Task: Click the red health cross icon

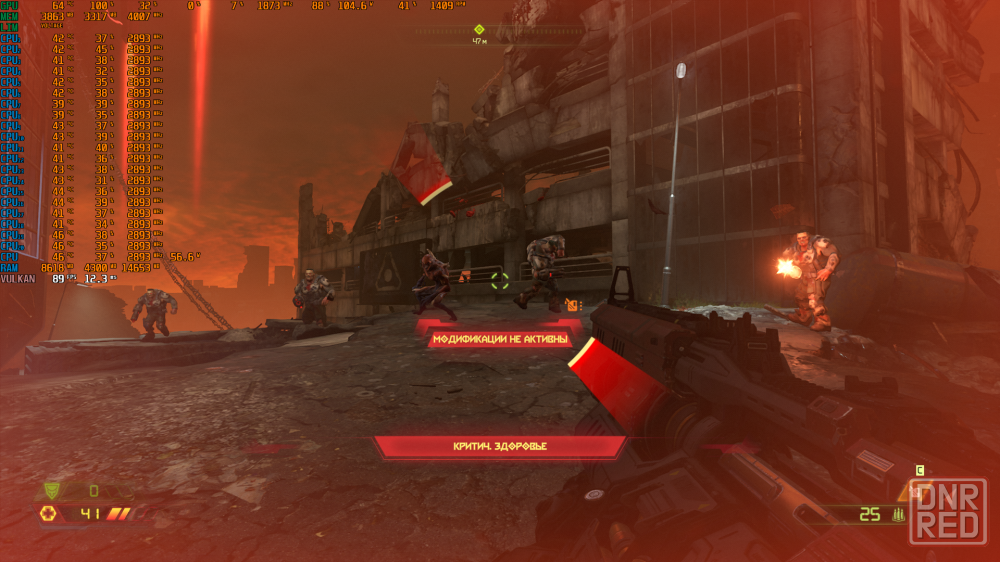Action: 47,514
